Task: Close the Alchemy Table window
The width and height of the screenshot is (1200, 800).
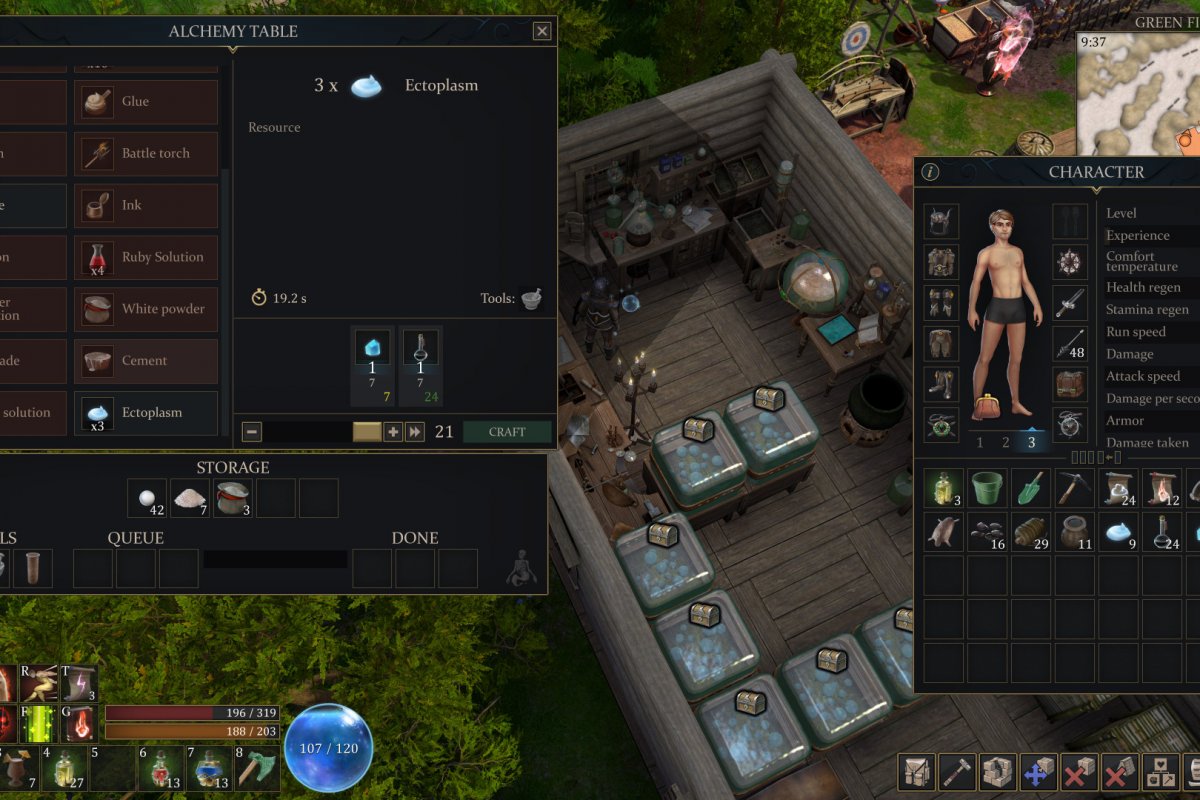Action: (x=542, y=31)
